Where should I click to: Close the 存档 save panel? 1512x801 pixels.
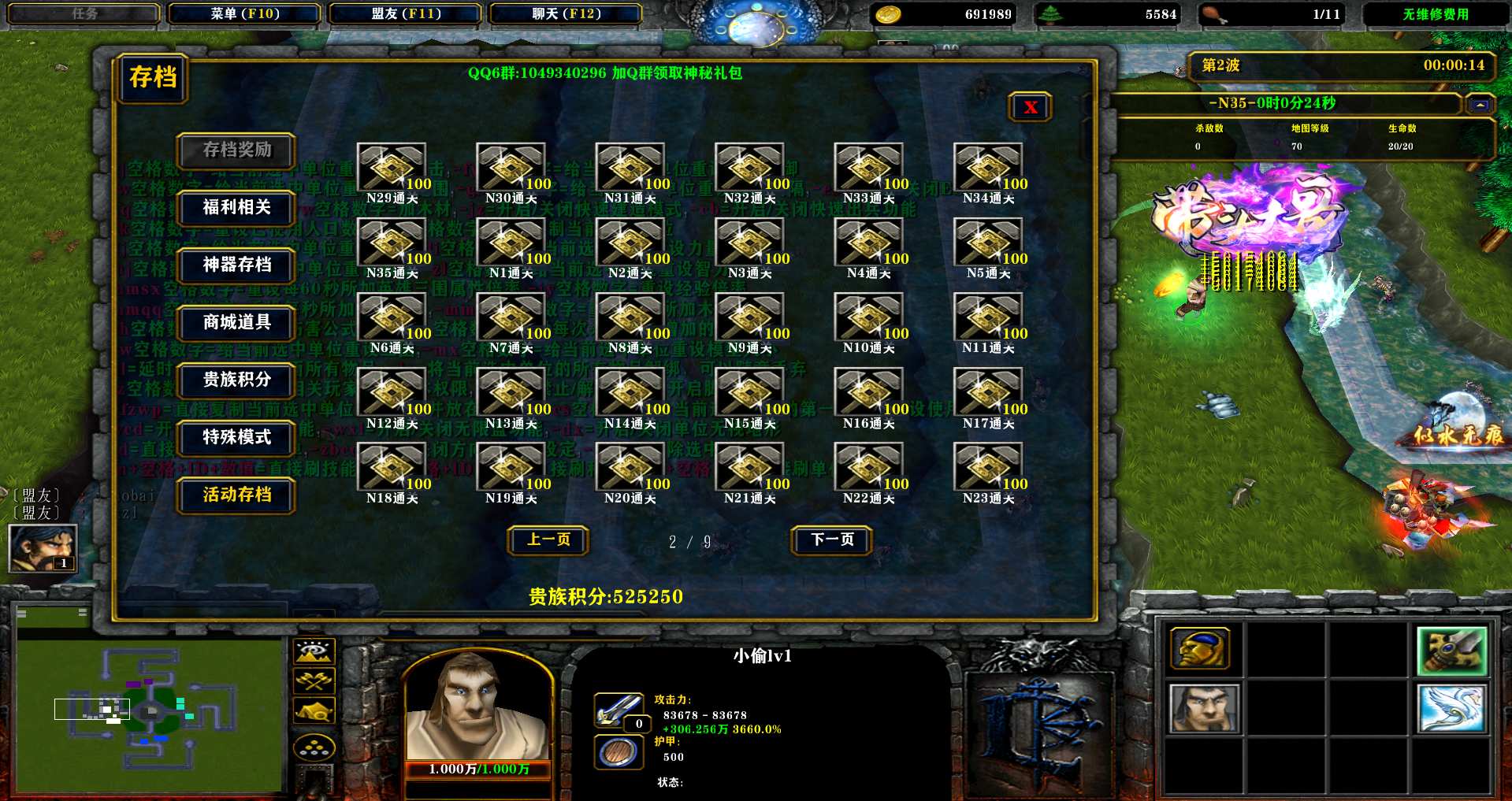pyautogui.click(x=1030, y=107)
